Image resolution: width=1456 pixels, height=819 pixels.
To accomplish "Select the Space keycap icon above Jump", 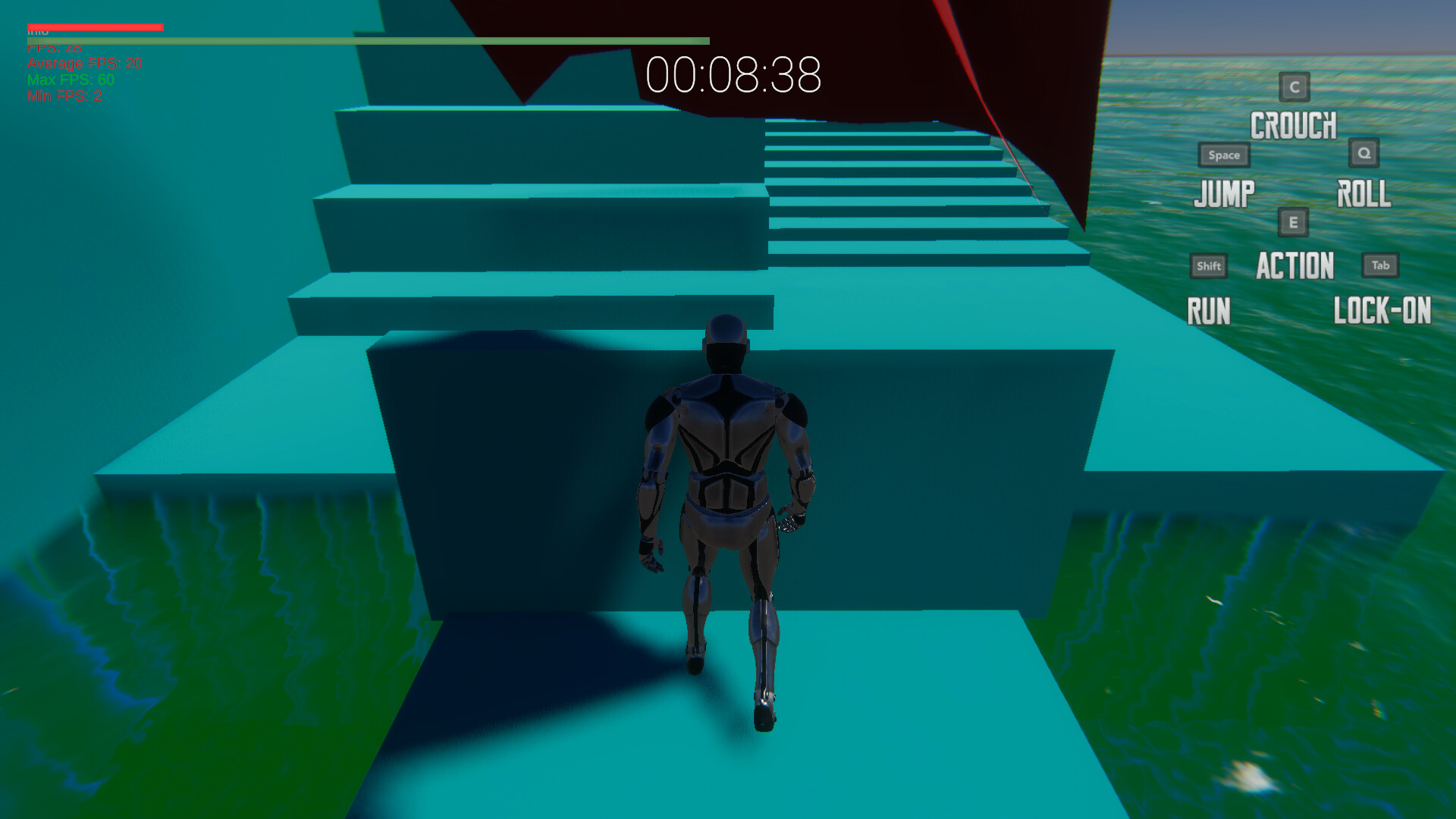I will pyautogui.click(x=1223, y=155).
